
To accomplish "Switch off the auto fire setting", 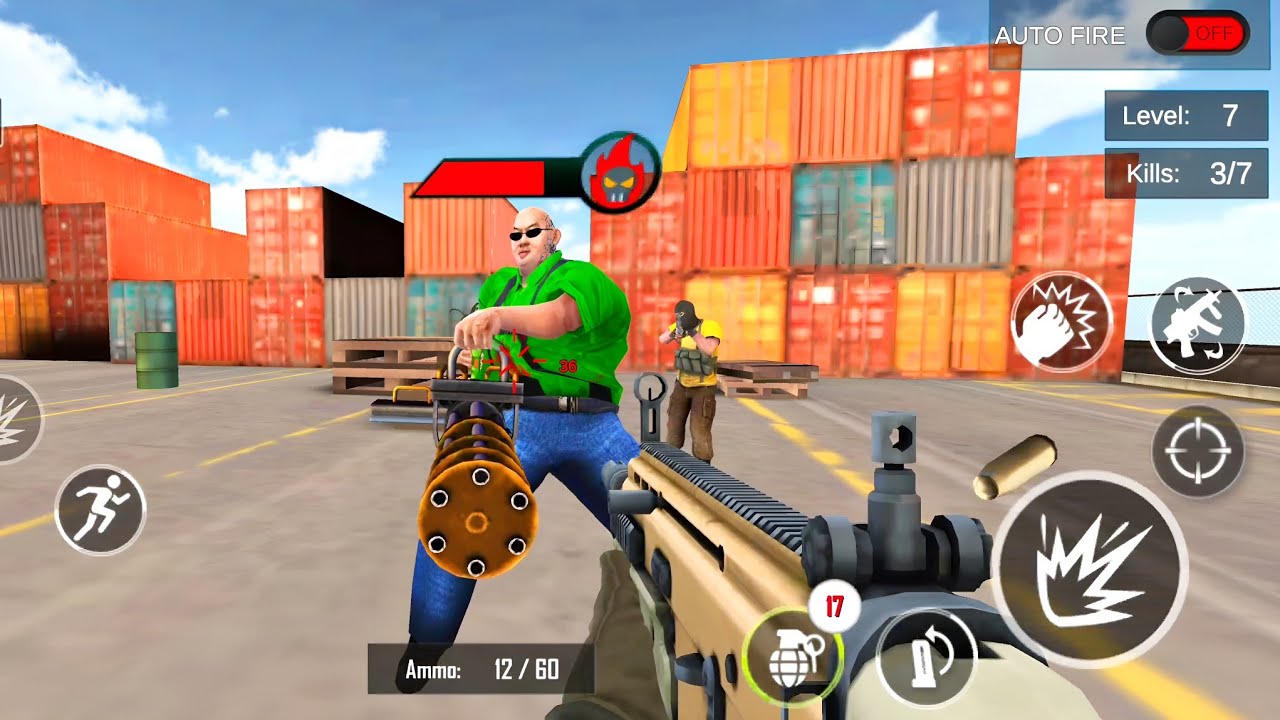I will [1197, 33].
